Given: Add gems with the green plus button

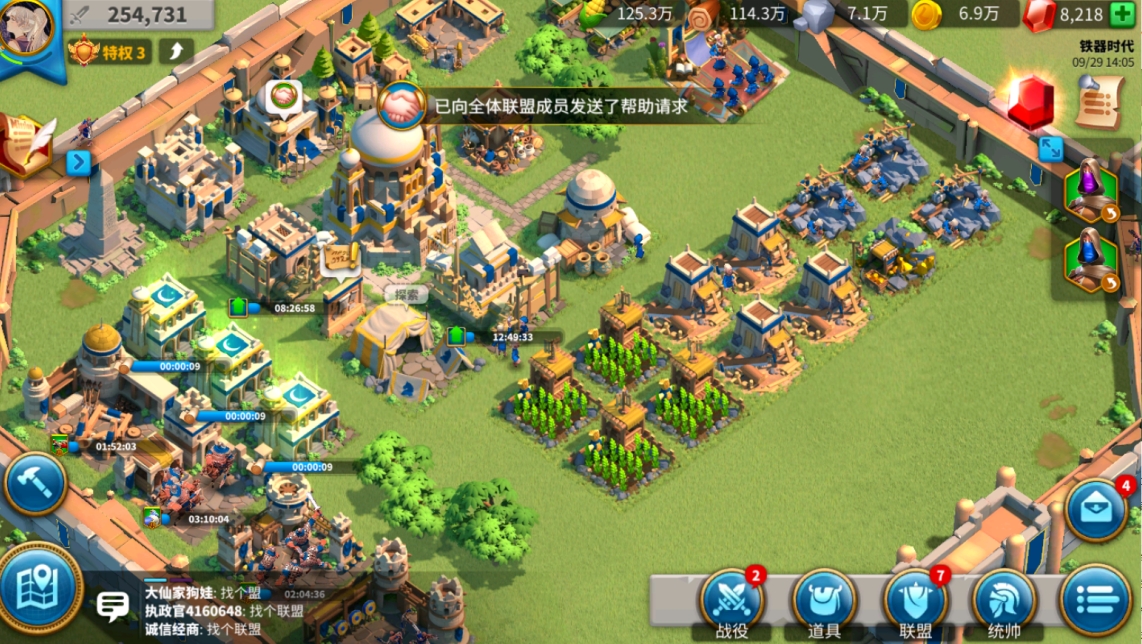Looking at the screenshot, I should point(1122,15).
